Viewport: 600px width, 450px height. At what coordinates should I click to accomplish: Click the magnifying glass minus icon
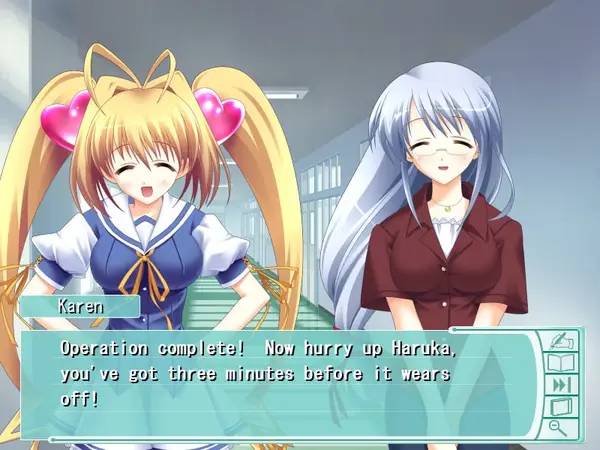pyautogui.click(x=559, y=428)
